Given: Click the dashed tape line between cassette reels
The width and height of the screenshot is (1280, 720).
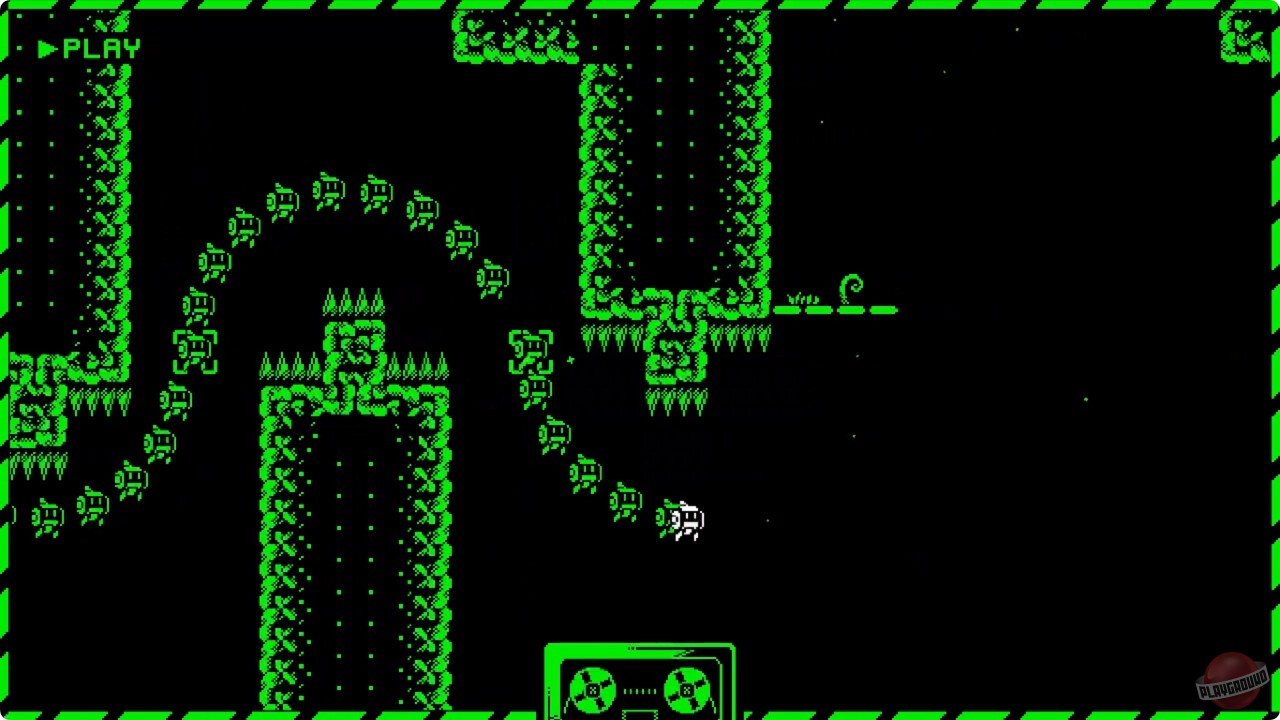Looking at the screenshot, I should tap(639, 688).
